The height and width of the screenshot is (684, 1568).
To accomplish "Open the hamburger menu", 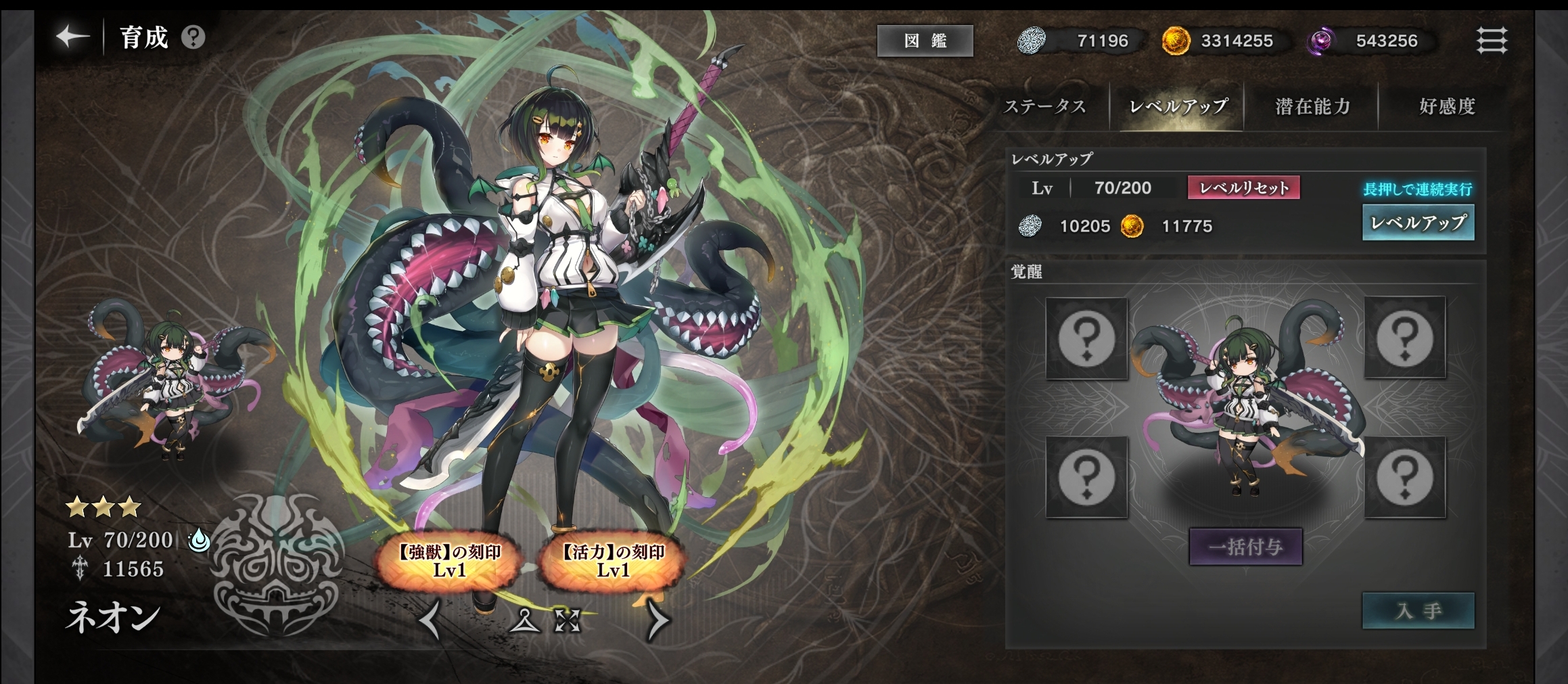I will point(1491,41).
